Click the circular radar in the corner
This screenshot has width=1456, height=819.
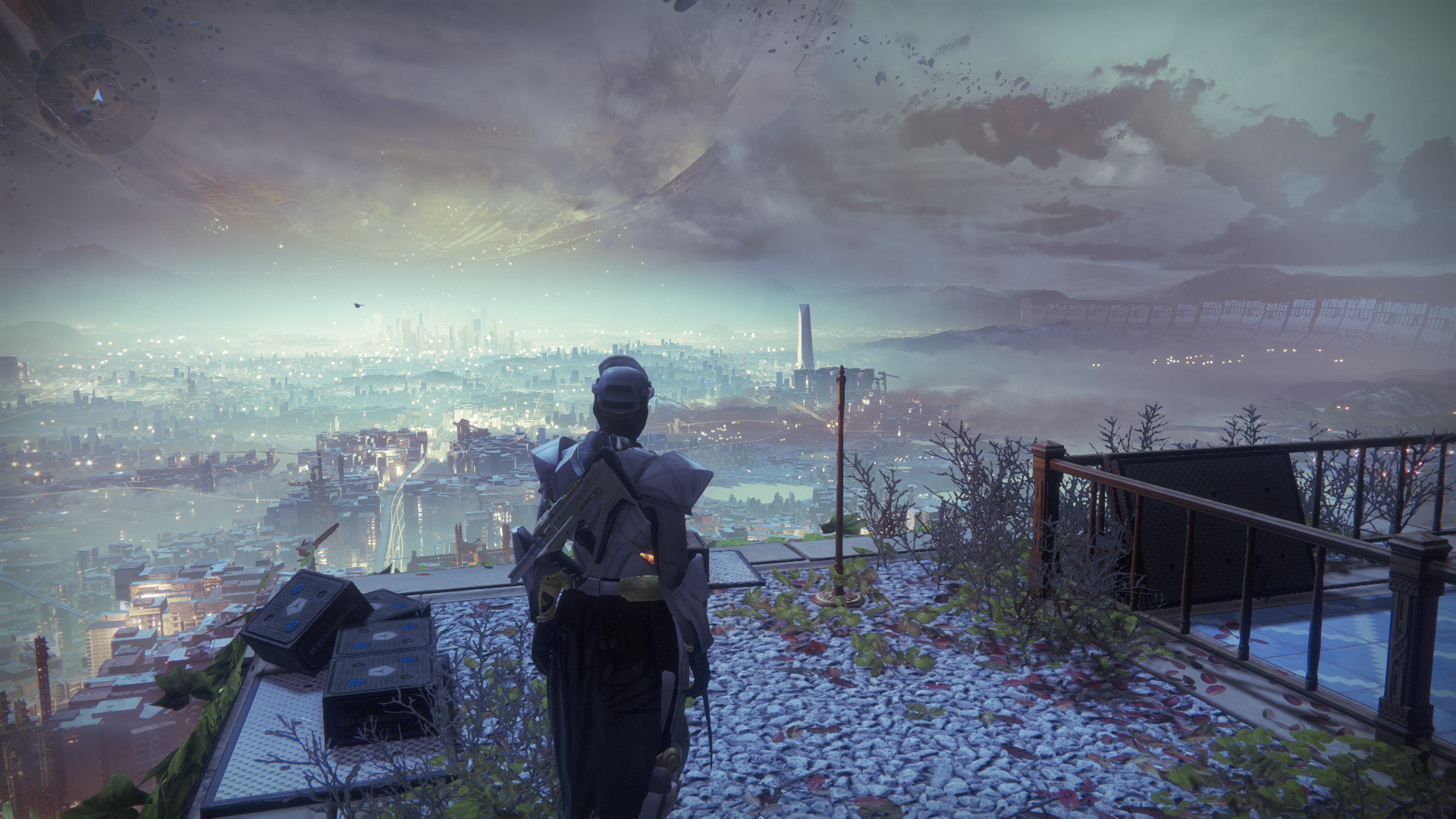(x=97, y=95)
